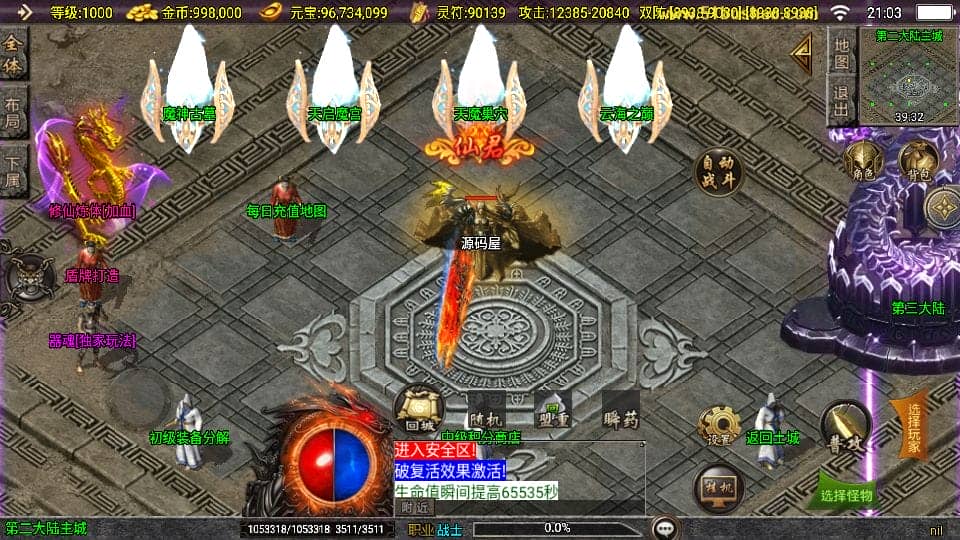Click the 选择玩家 select player banner

pyautogui.click(x=914, y=424)
